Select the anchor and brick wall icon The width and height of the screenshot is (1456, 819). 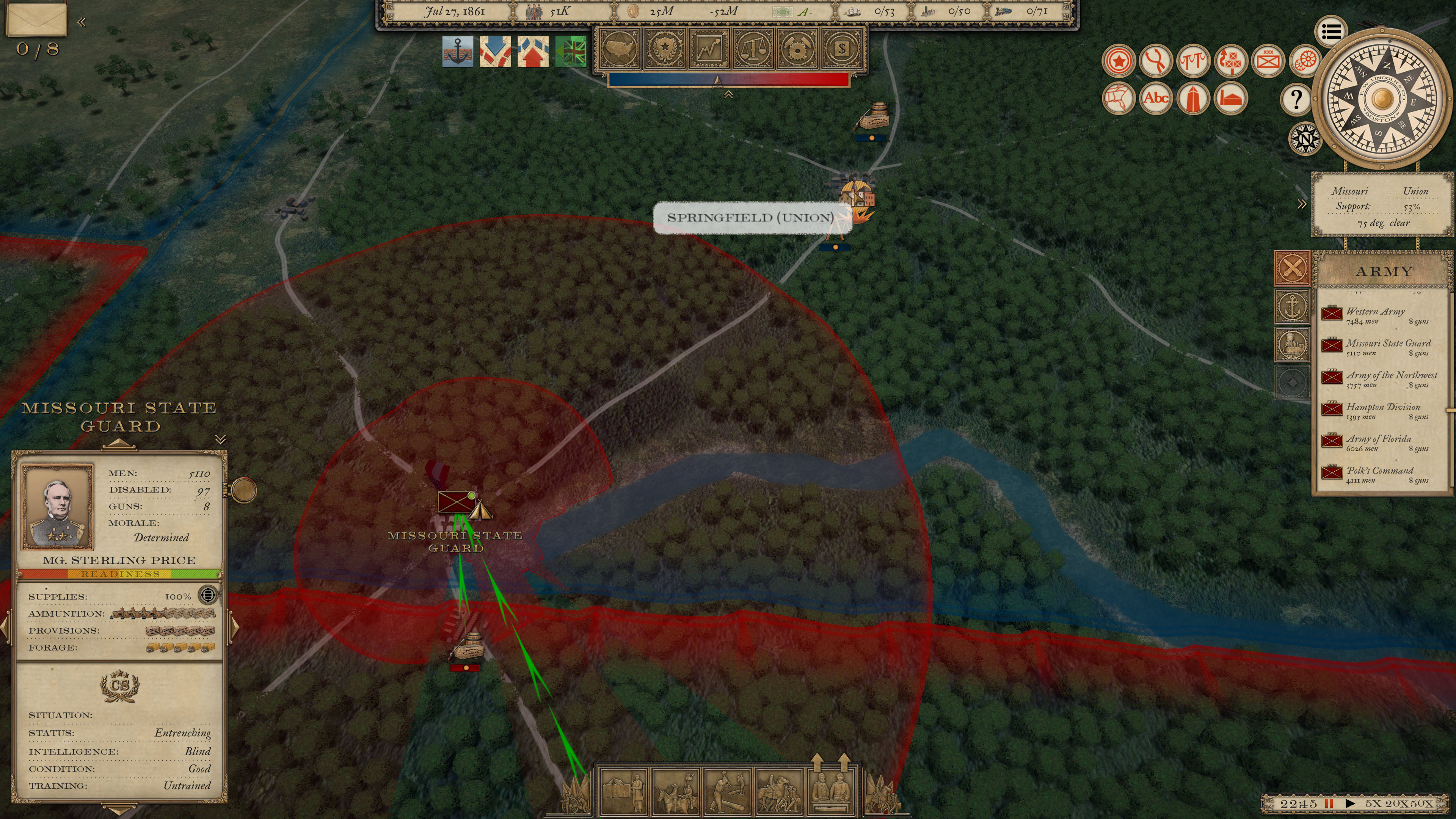pyautogui.click(x=458, y=52)
